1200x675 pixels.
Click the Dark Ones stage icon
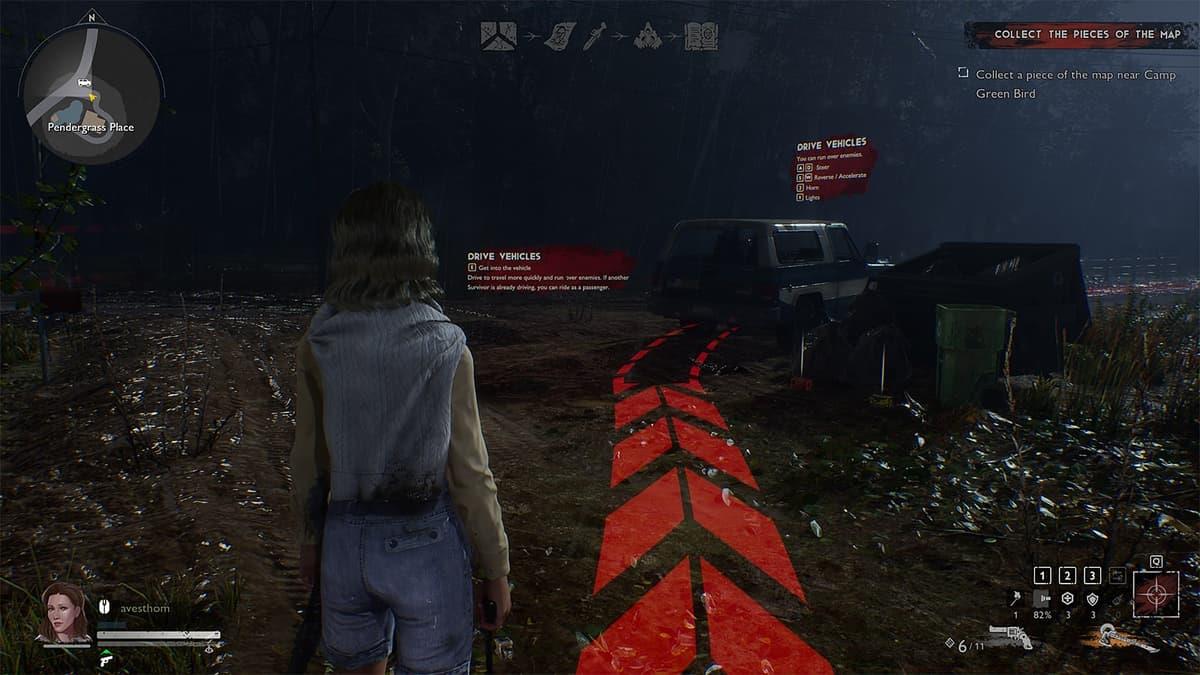[x=649, y=35]
